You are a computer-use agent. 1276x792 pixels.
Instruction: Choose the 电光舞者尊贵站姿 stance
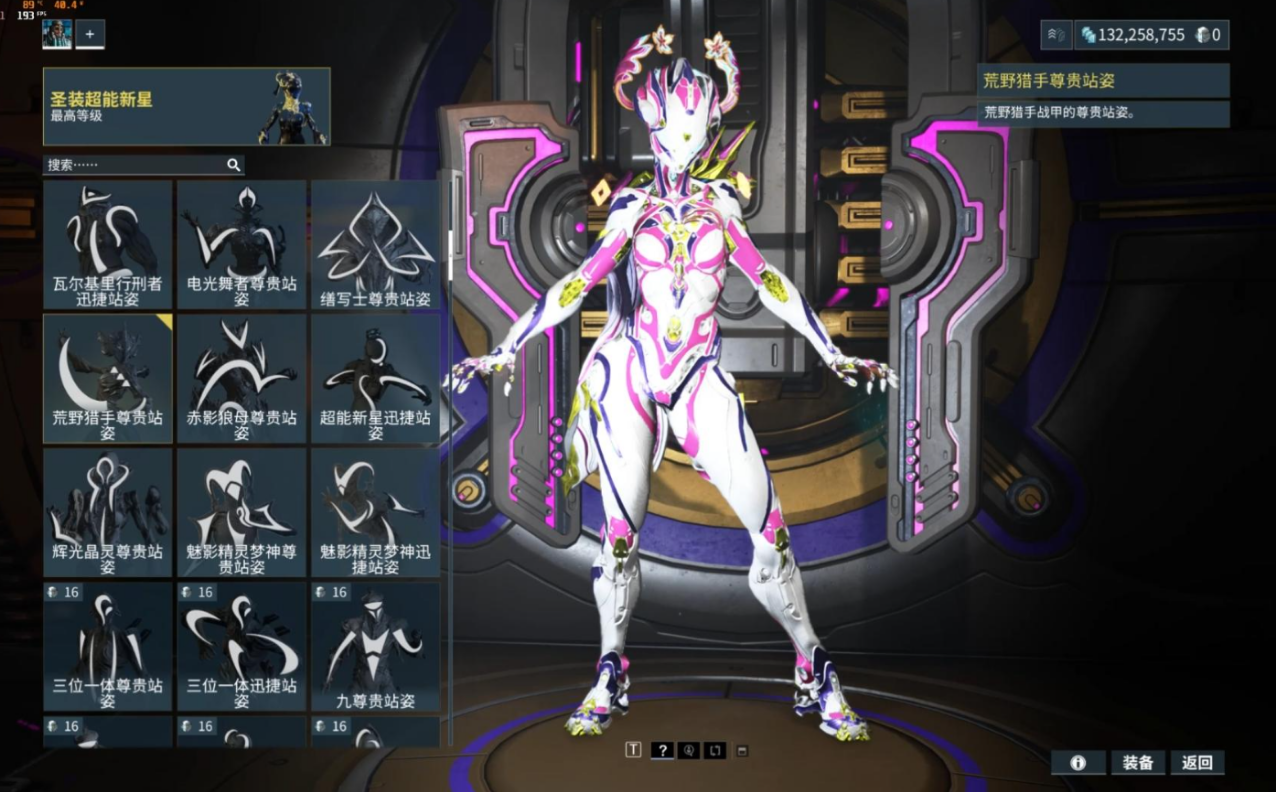tap(241, 244)
